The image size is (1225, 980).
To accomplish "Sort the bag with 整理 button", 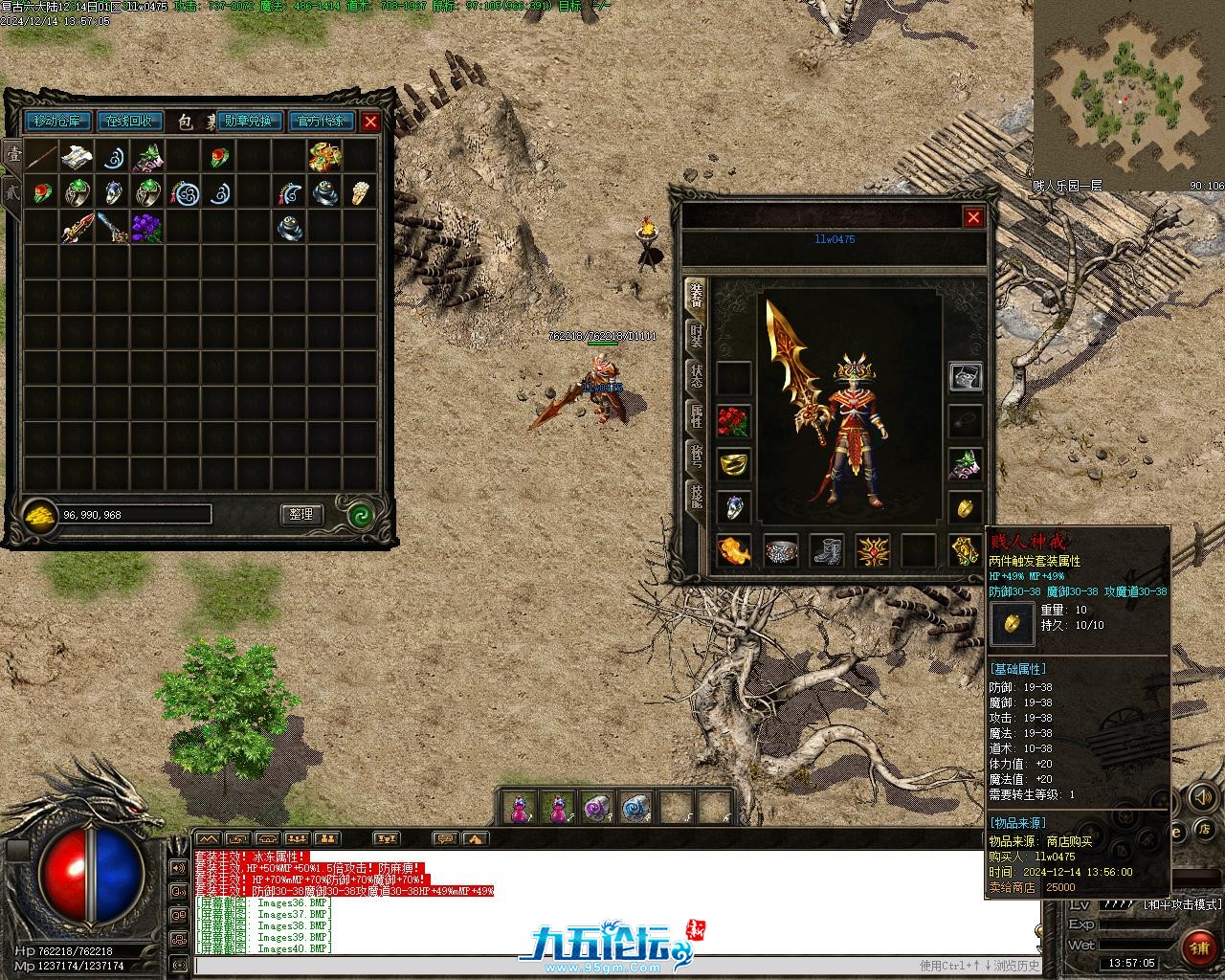I will click(301, 514).
